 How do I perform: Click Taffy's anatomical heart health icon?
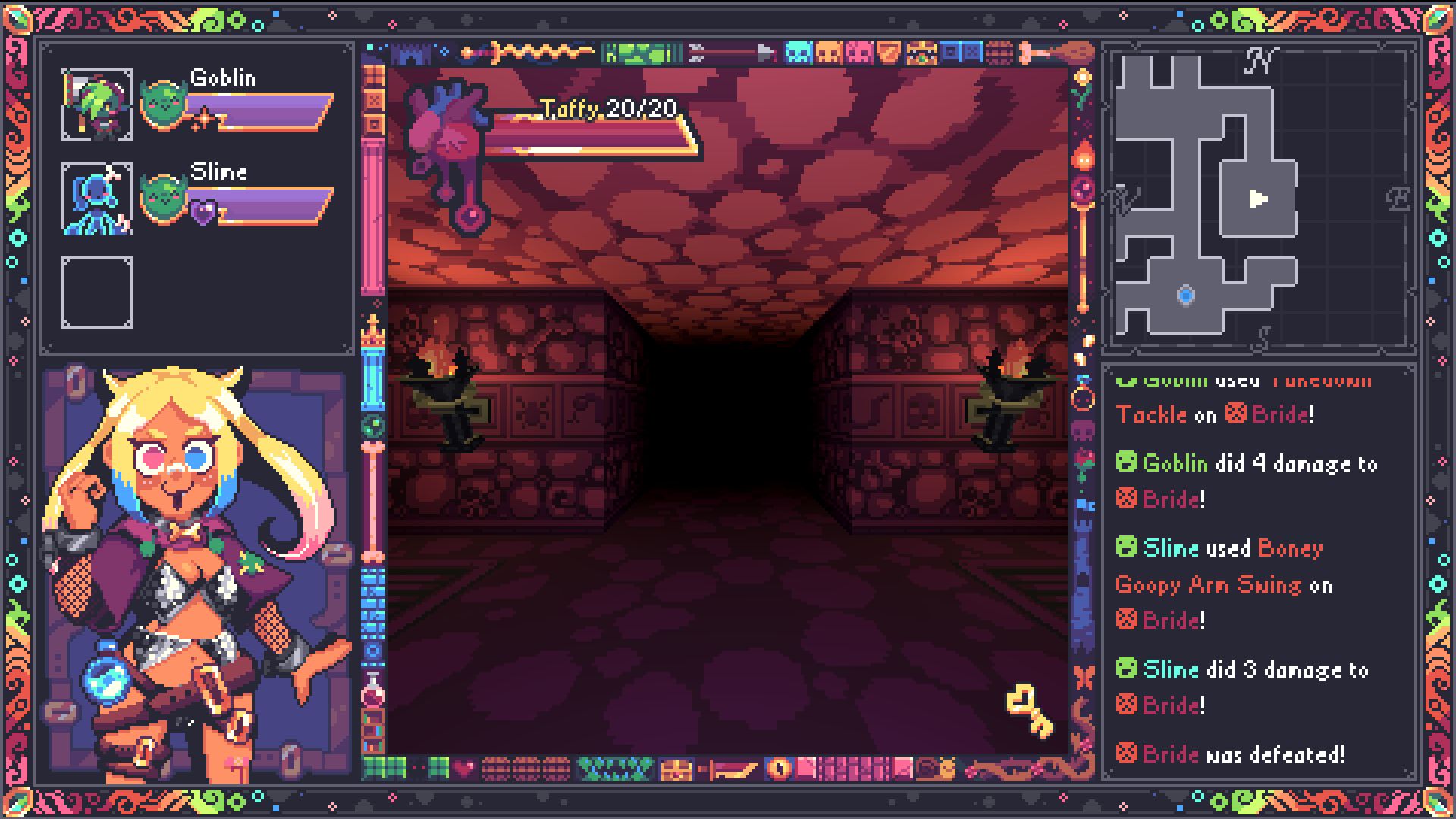(x=446, y=129)
